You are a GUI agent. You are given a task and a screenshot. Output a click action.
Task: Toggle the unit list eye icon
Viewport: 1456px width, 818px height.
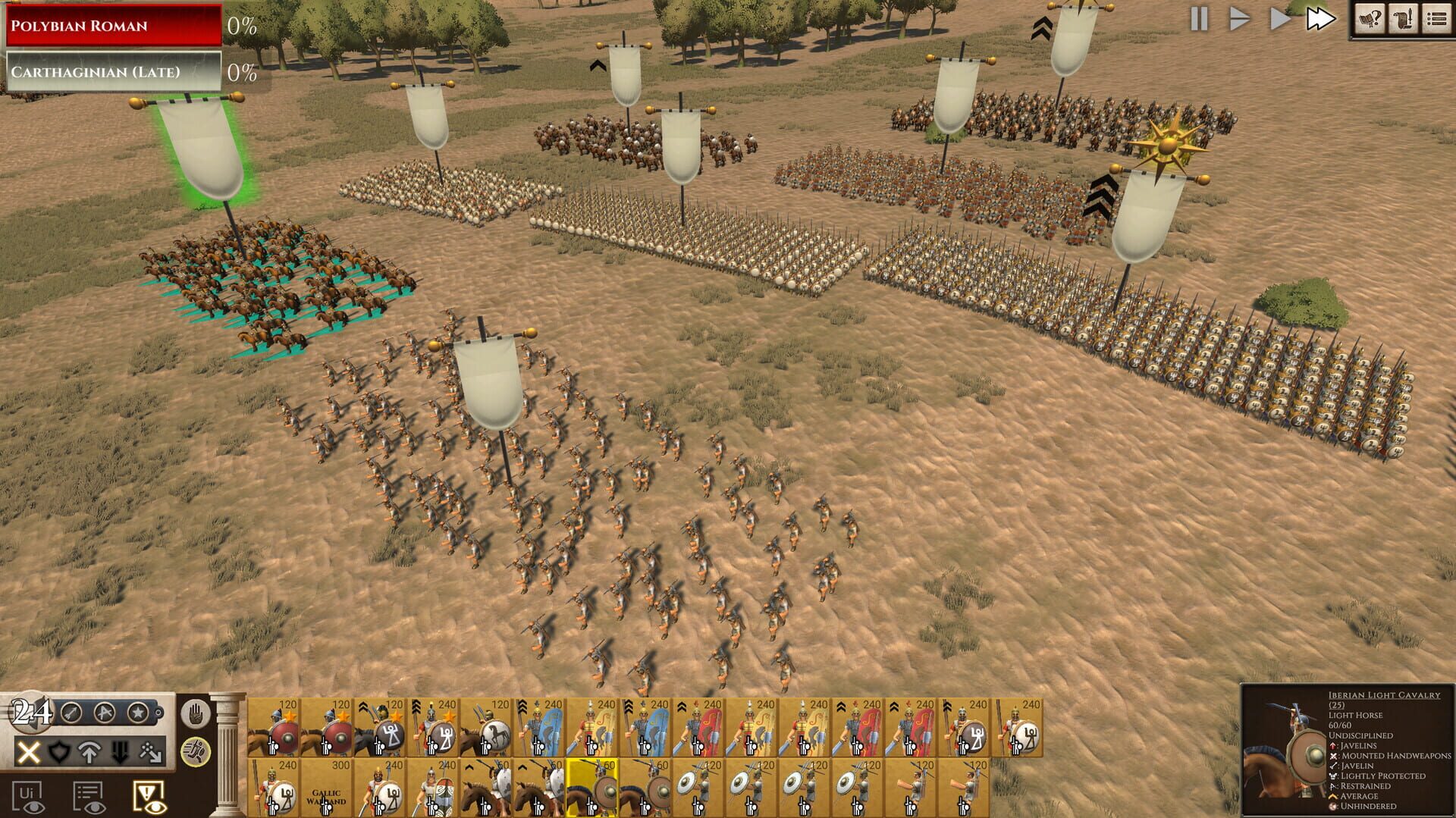coord(89,798)
